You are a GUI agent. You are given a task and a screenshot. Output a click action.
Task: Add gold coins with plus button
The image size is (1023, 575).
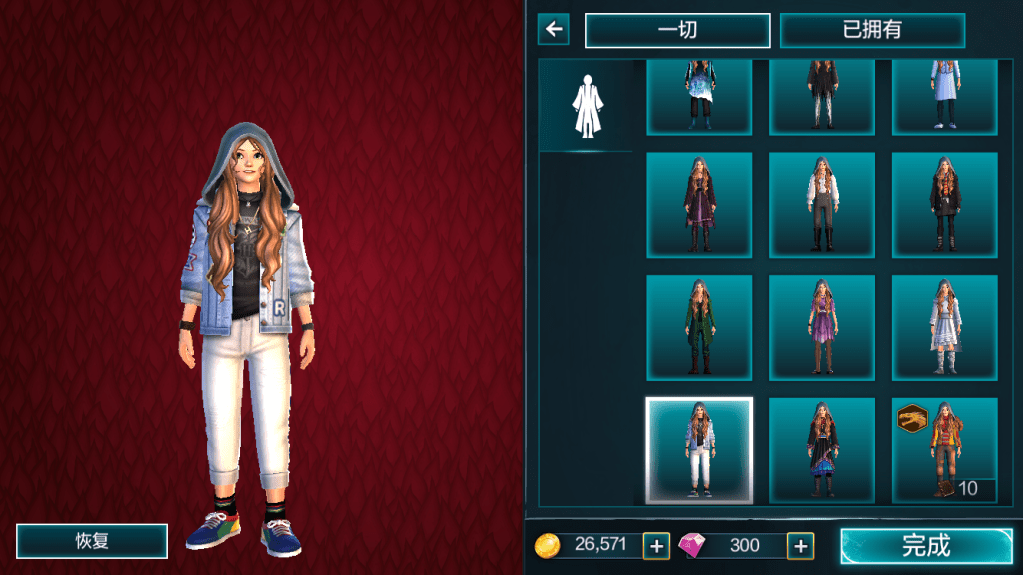[656, 545]
